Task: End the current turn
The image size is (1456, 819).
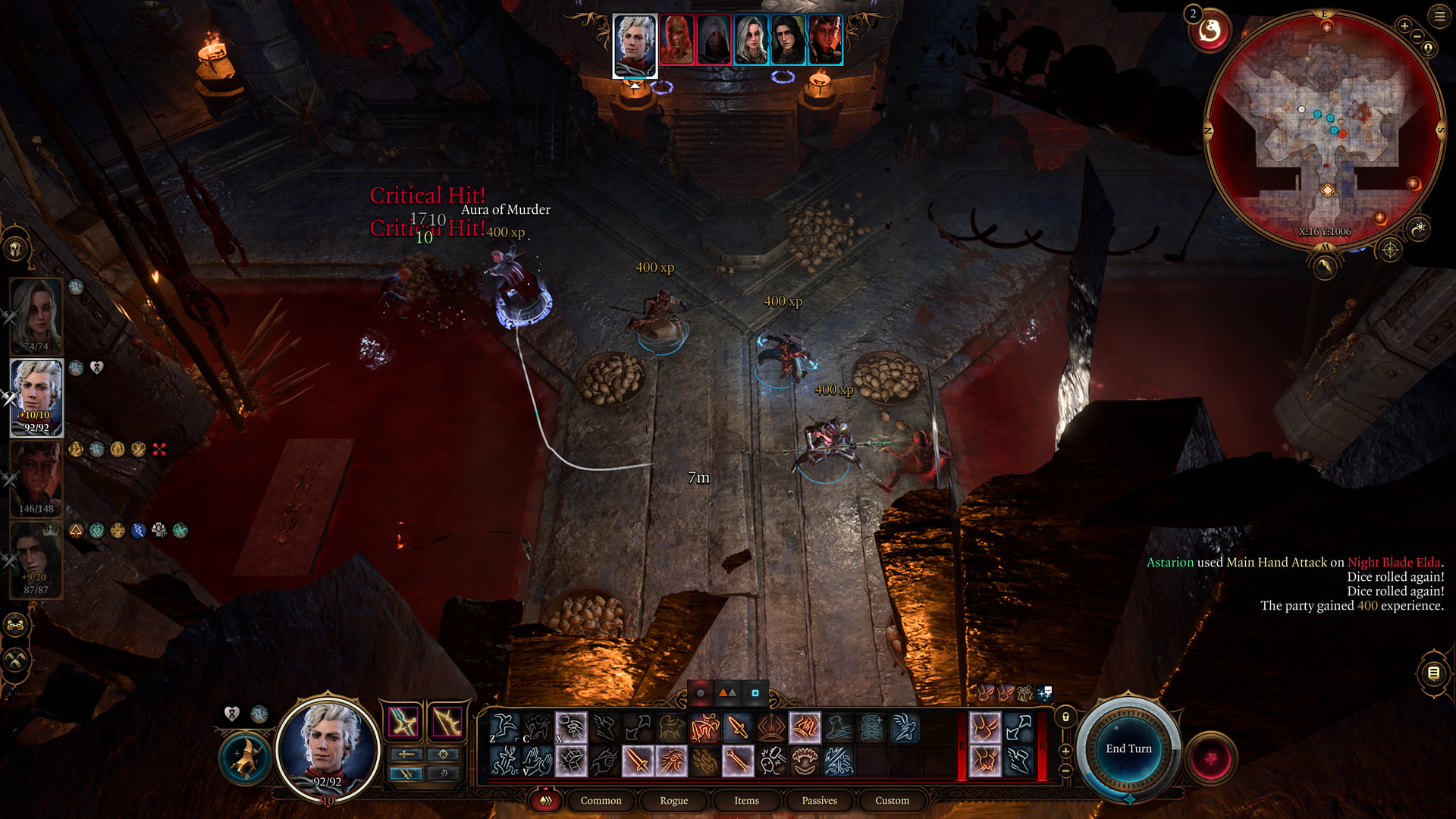Action: (1128, 748)
